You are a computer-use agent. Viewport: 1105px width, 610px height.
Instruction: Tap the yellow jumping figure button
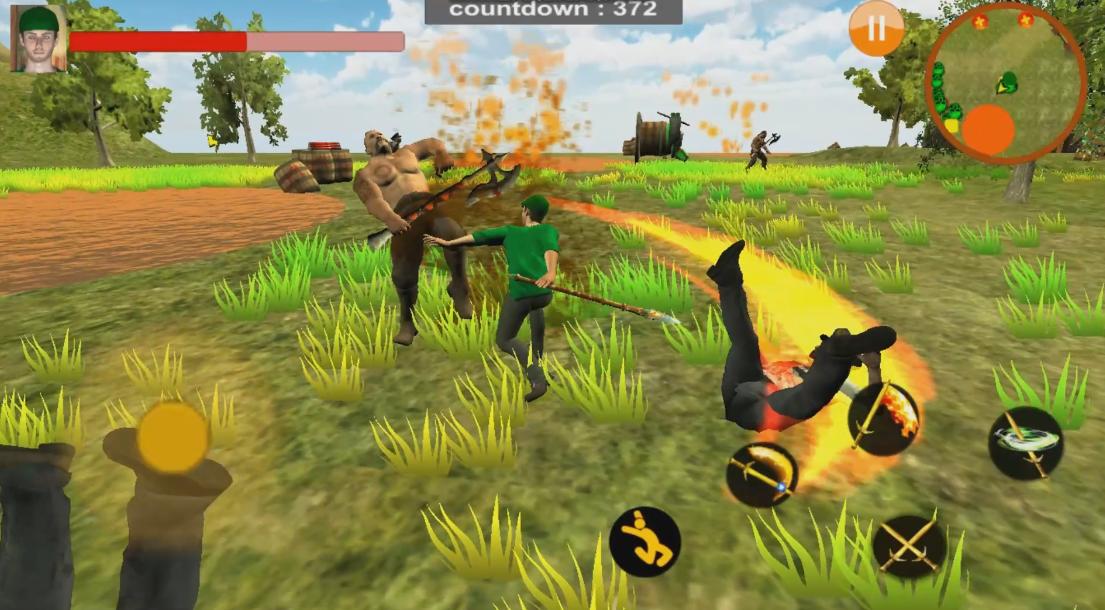click(645, 541)
